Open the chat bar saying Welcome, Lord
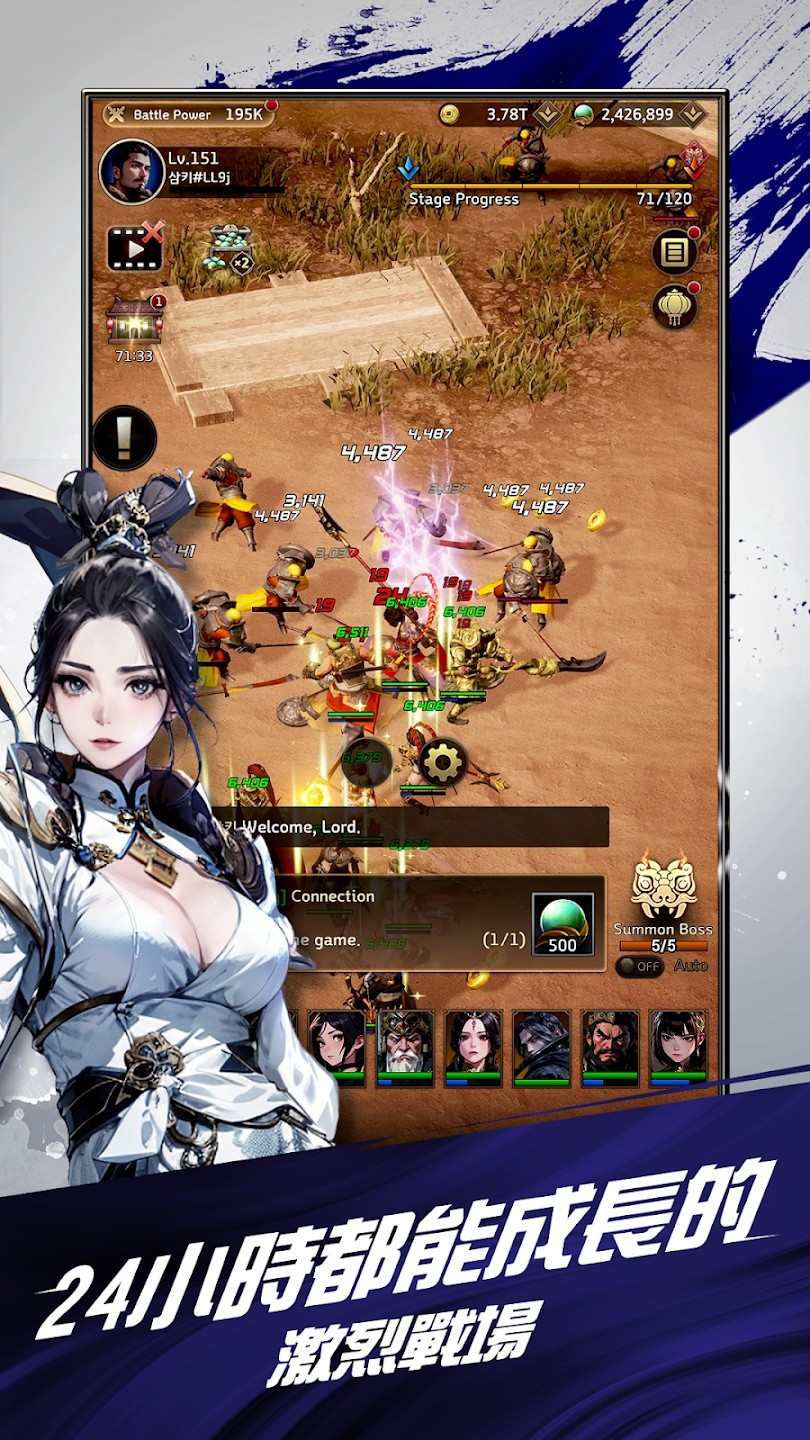The image size is (810, 1440). click(410, 827)
